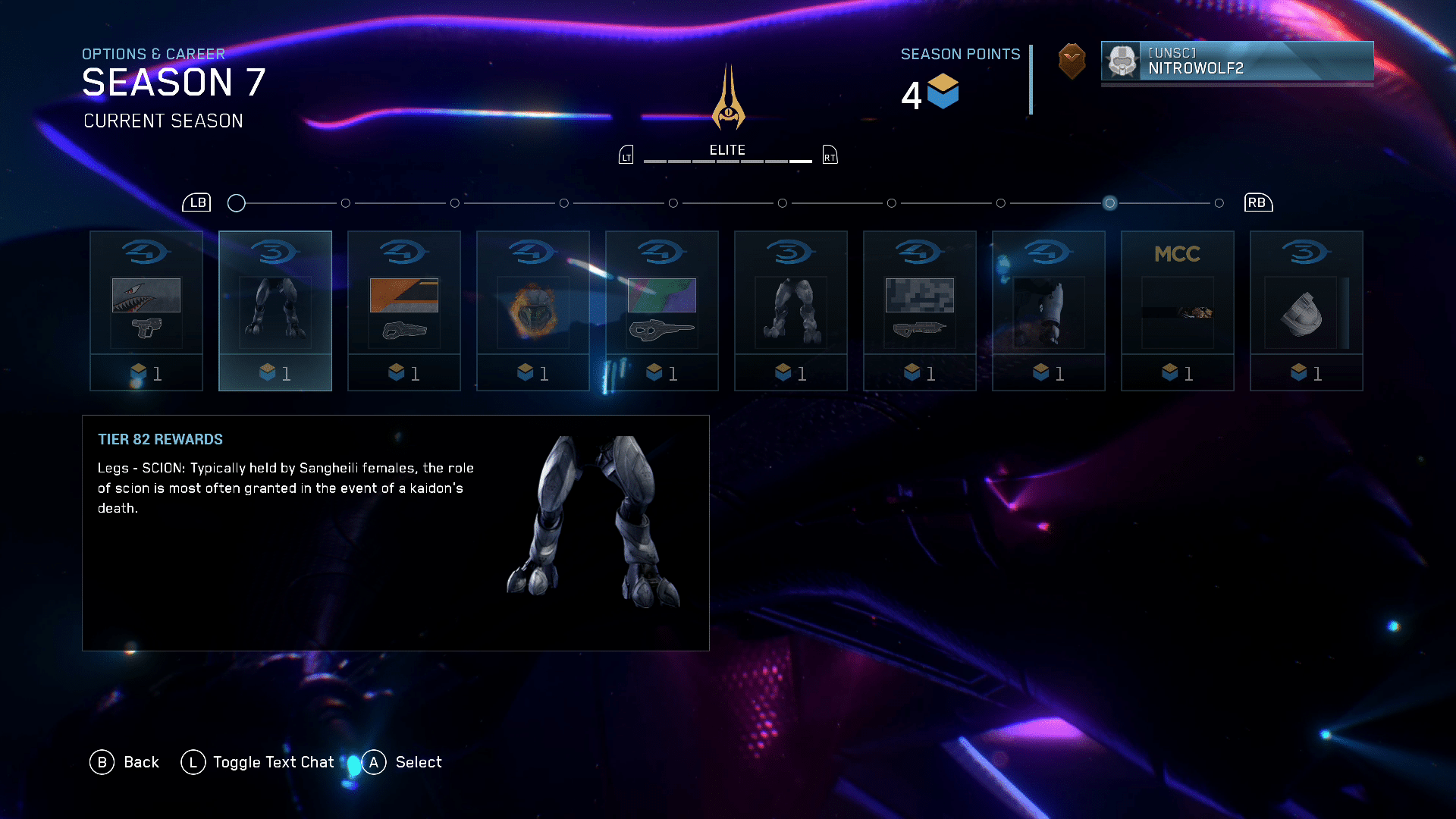
Task: Choose the MCC nameplate reward tile
Action: (1178, 311)
